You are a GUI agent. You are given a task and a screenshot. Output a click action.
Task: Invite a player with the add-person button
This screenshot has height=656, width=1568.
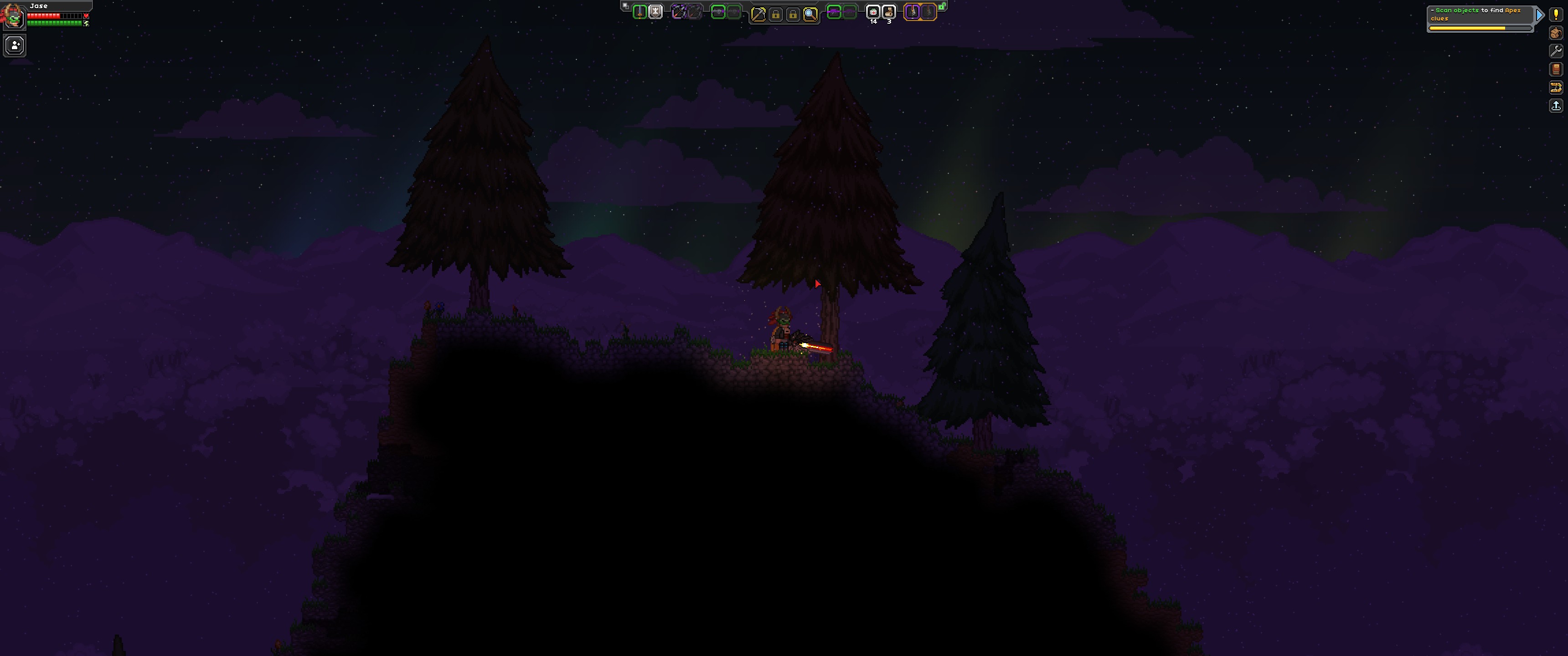(15, 45)
